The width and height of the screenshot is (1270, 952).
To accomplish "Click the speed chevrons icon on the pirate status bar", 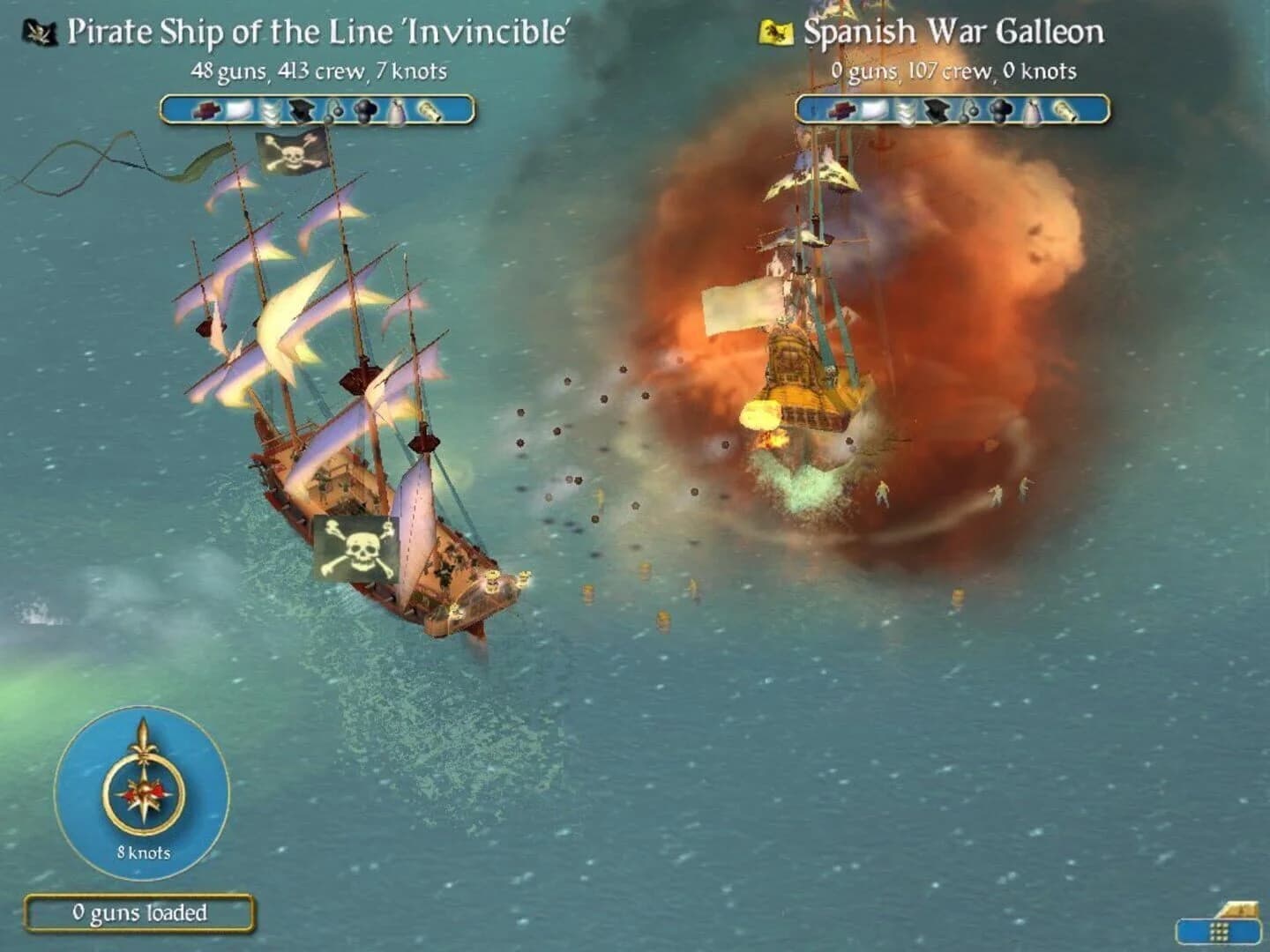I will tap(272, 112).
